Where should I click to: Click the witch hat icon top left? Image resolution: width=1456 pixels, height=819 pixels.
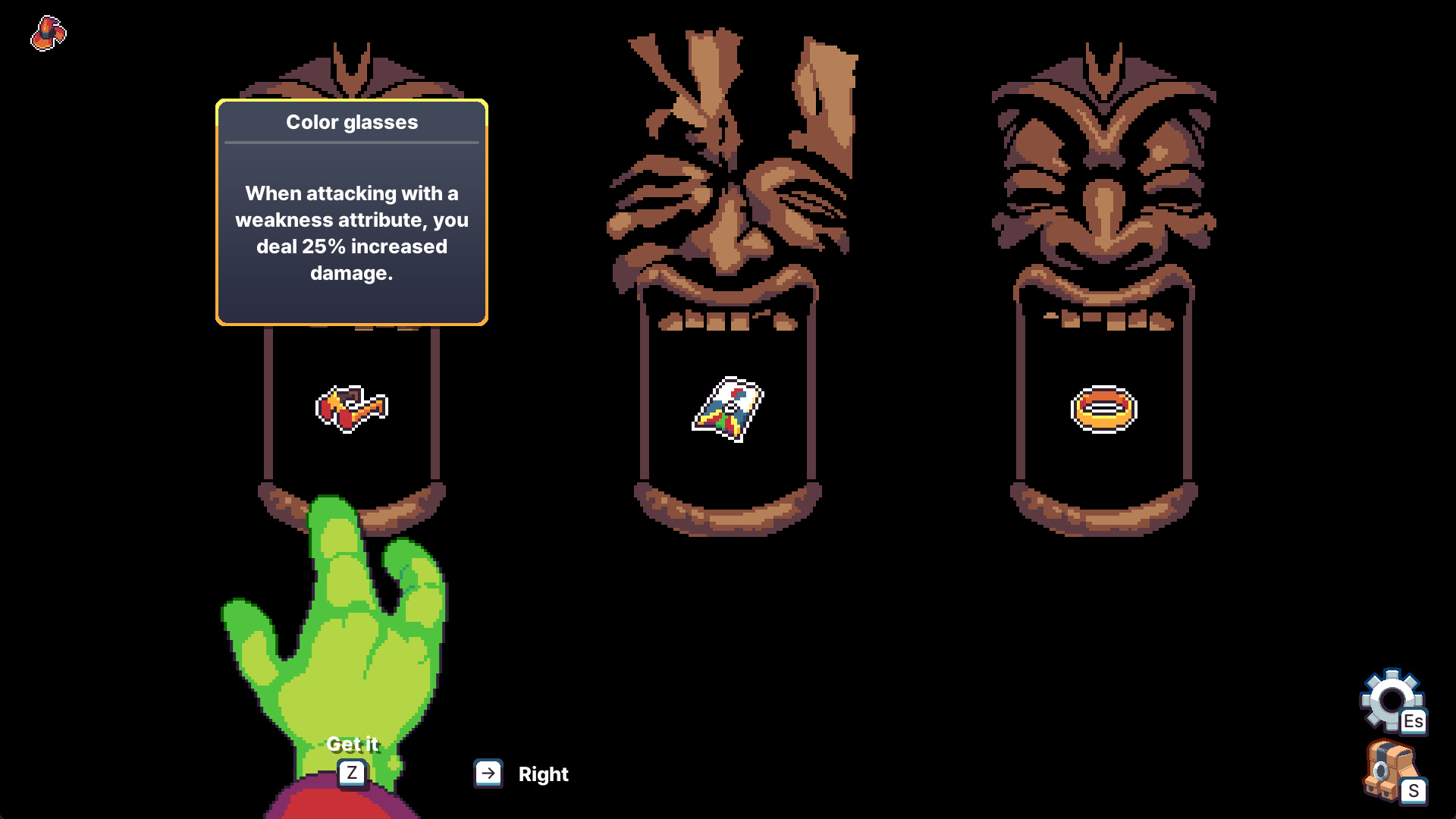pos(47,34)
